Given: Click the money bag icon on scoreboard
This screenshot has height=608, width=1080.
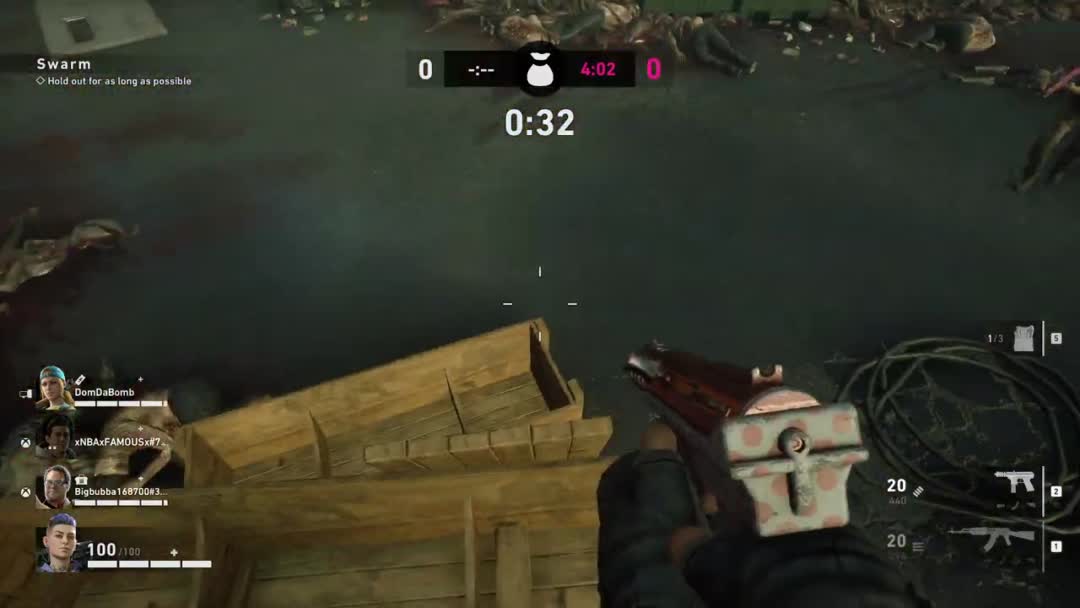Looking at the screenshot, I should coord(539,68).
